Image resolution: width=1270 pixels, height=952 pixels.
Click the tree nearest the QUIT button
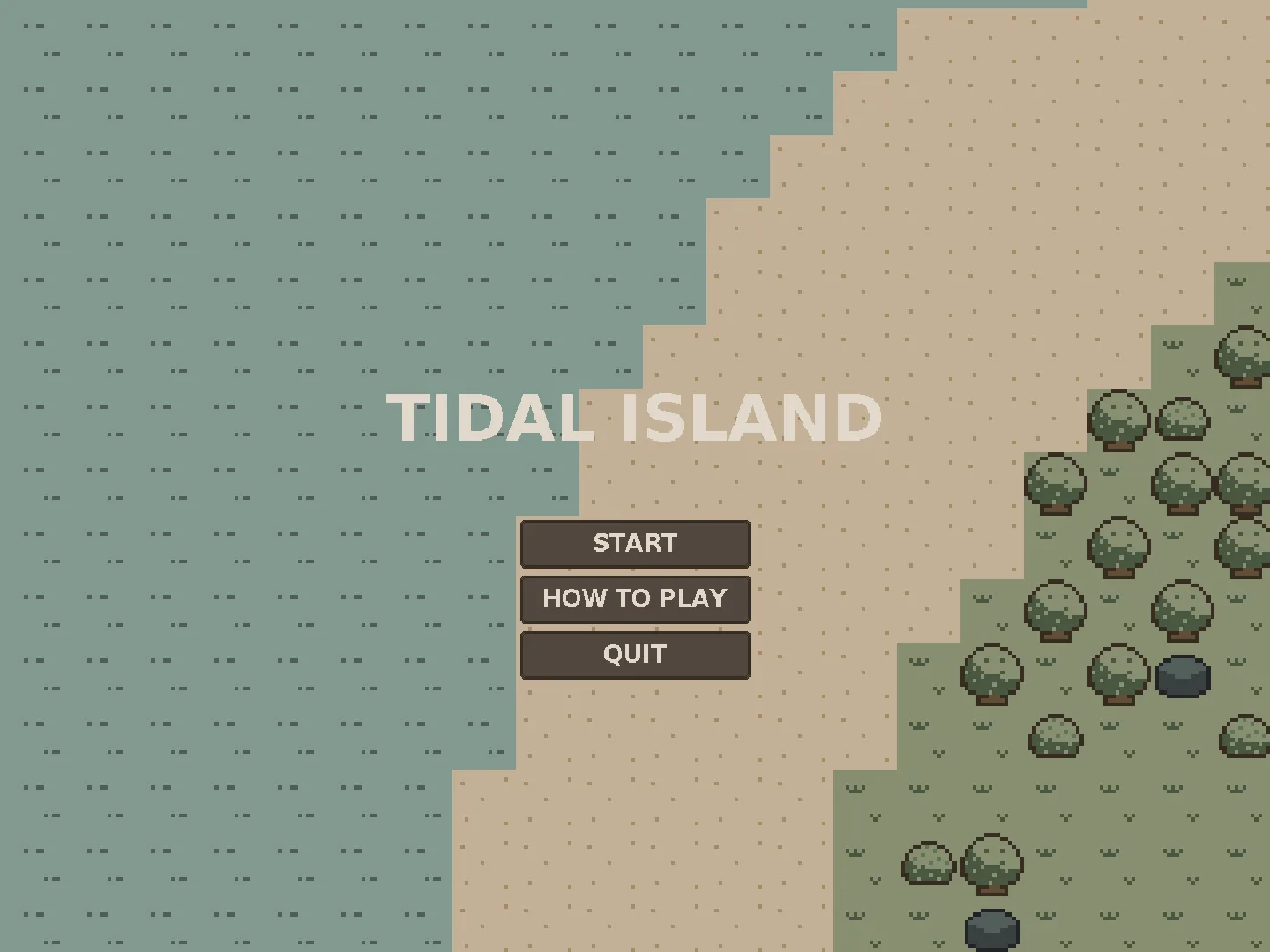click(991, 674)
